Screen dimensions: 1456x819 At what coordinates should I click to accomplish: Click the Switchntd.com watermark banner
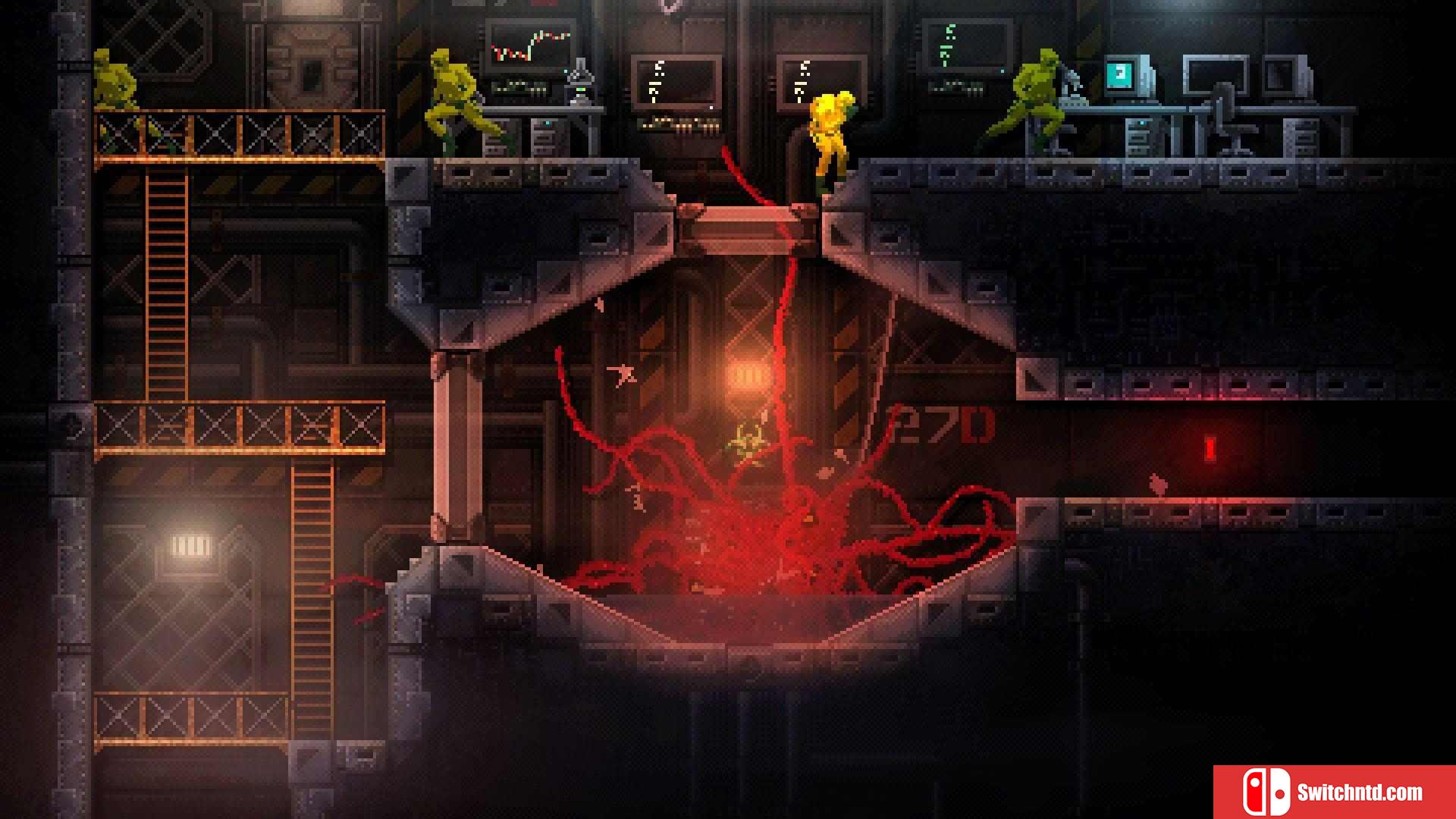coord(1334,792)
